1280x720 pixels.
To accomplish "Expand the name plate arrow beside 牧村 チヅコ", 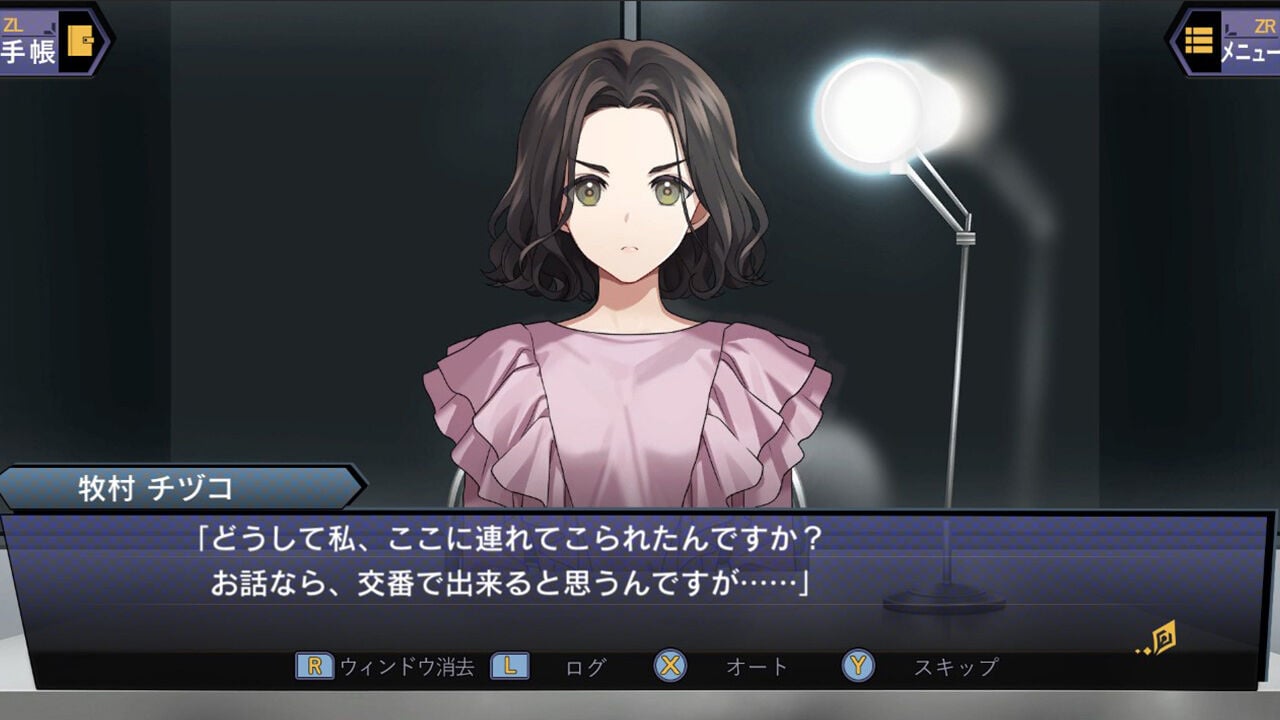I will click(x=360, y=485).
